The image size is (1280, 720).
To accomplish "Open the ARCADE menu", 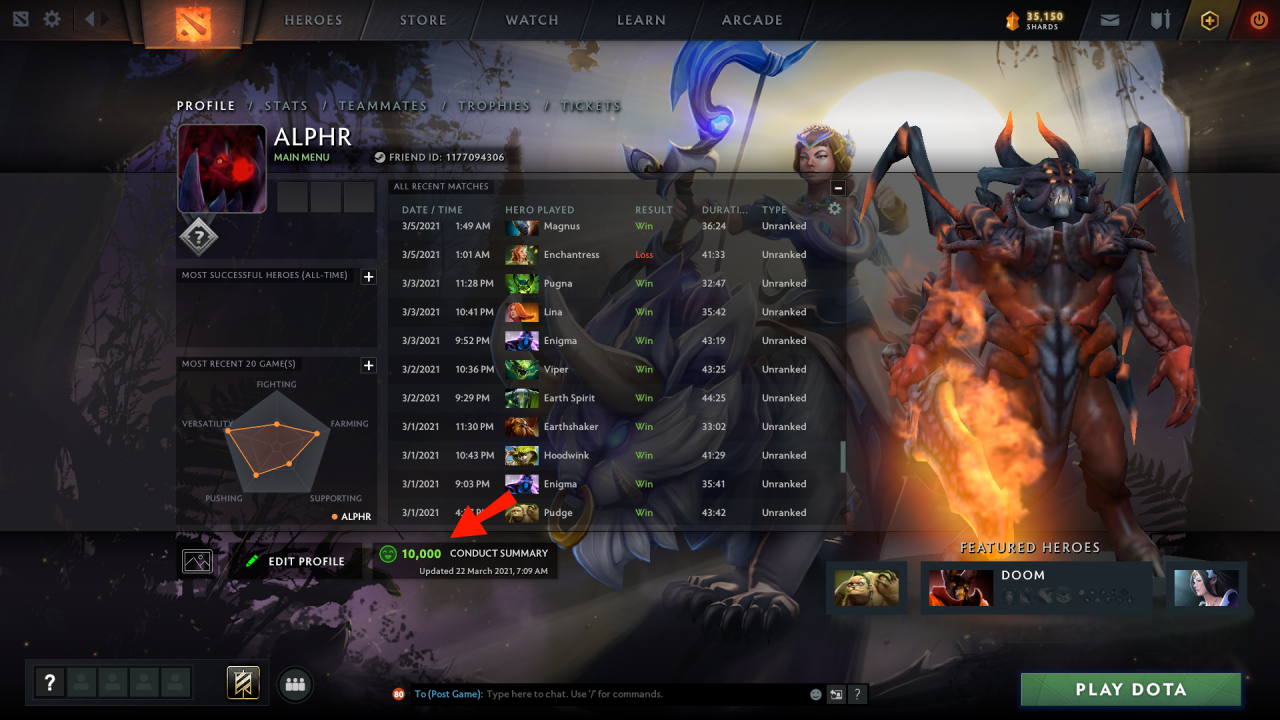I will point(751,19).
